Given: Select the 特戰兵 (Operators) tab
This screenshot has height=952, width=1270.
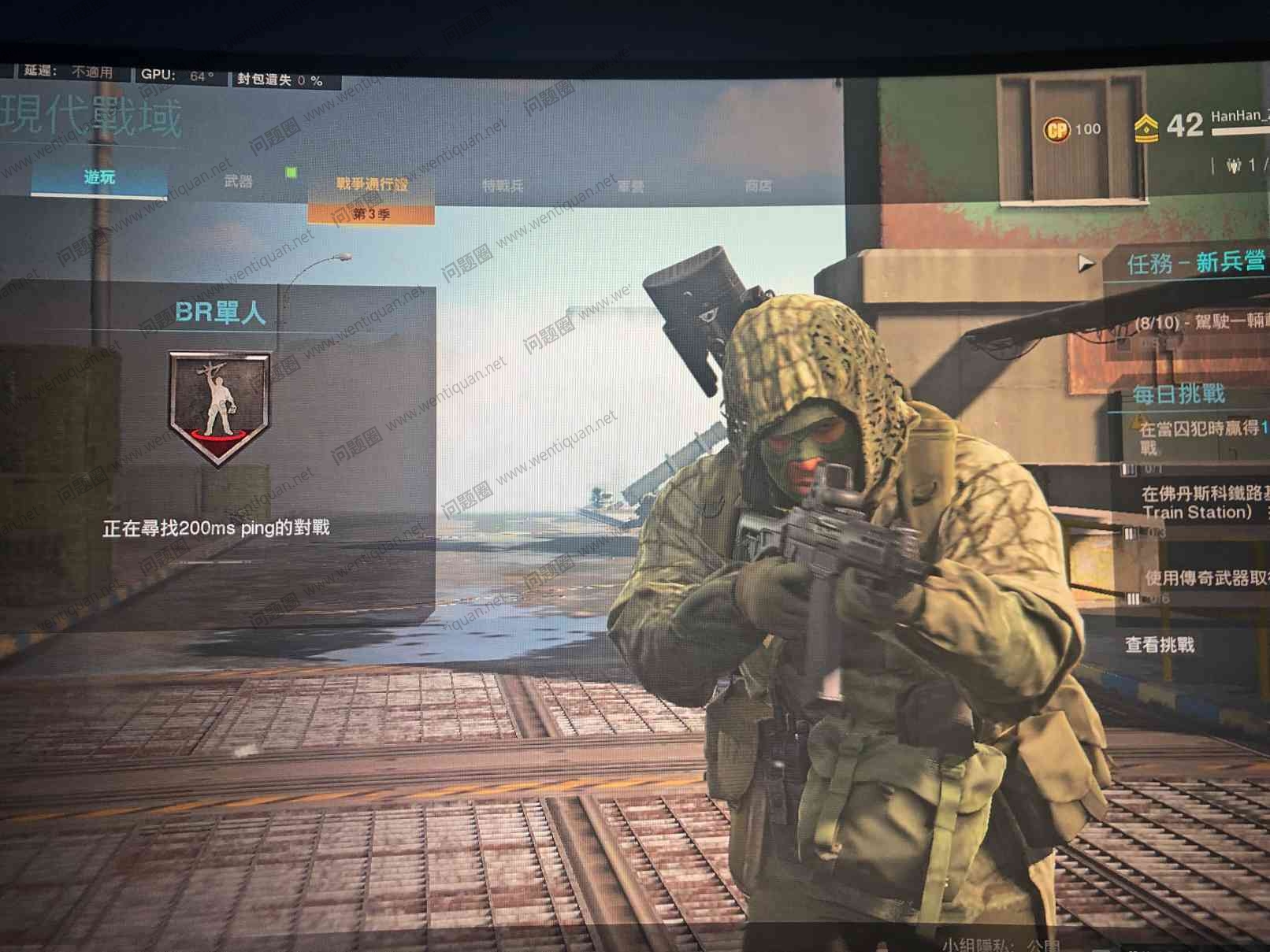Looking at the screenshot, I should [503, 186].
